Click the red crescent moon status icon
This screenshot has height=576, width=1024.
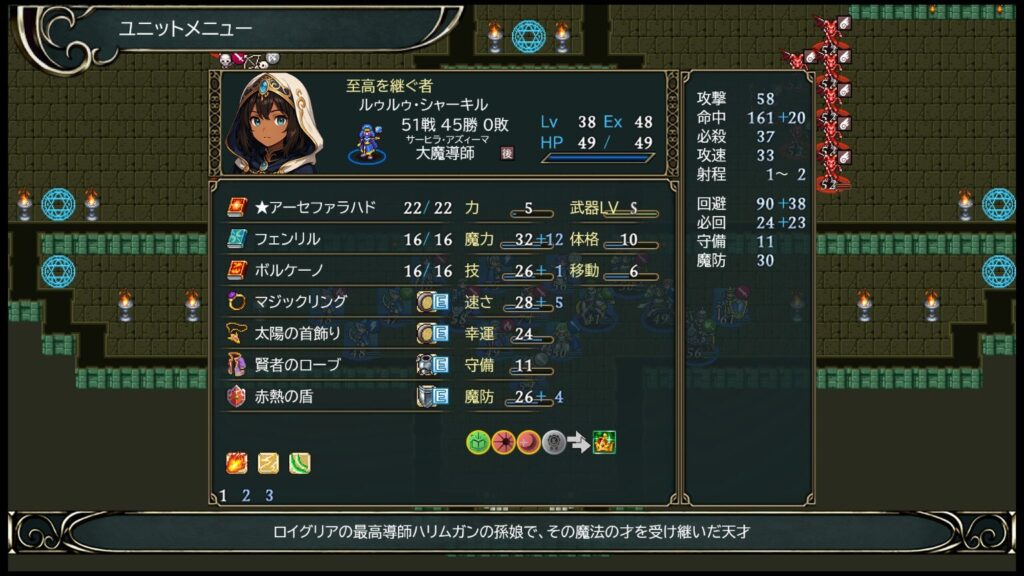pos(529,442)
